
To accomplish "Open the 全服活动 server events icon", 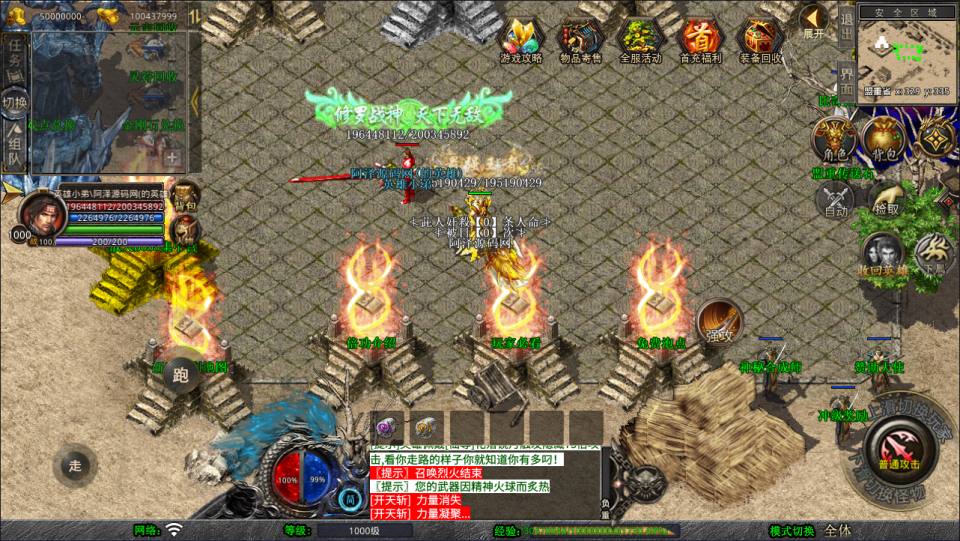I will [640, 40].
